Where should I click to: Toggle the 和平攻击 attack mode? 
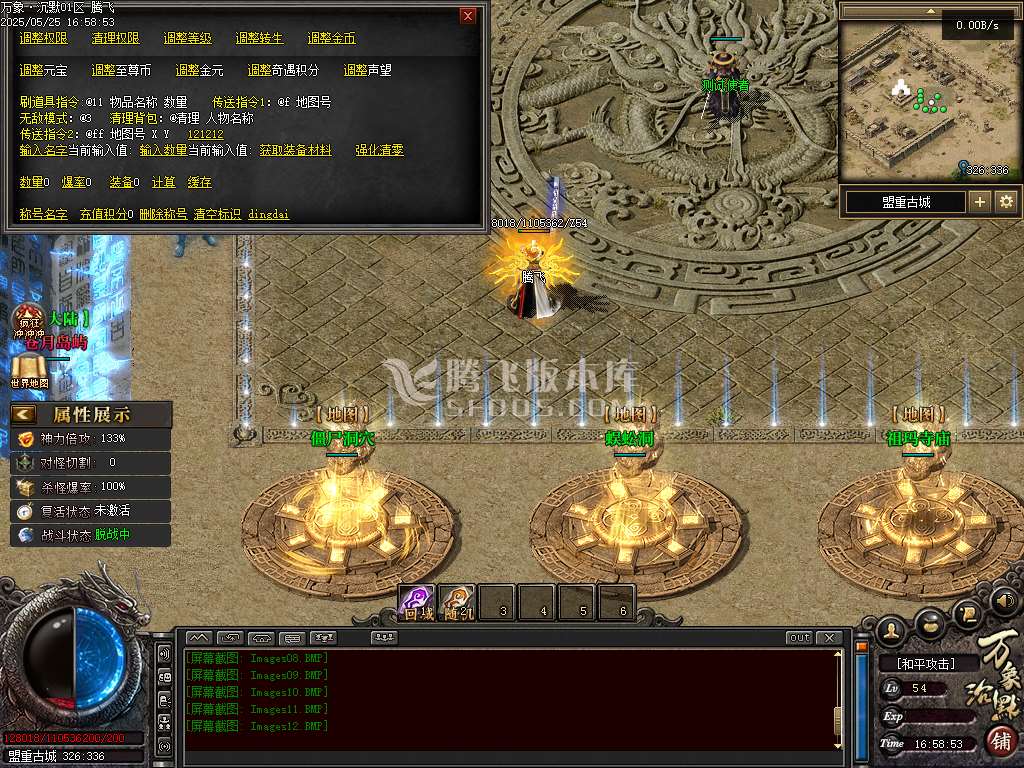click(924, 663)
